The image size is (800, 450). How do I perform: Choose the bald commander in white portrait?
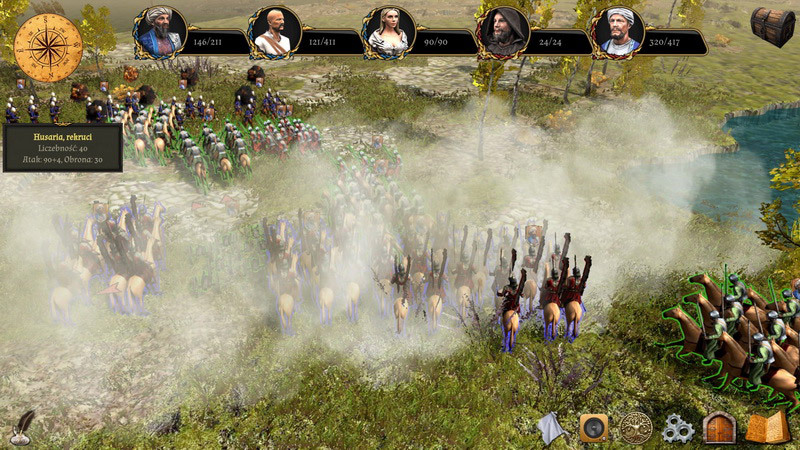[274, 33]
